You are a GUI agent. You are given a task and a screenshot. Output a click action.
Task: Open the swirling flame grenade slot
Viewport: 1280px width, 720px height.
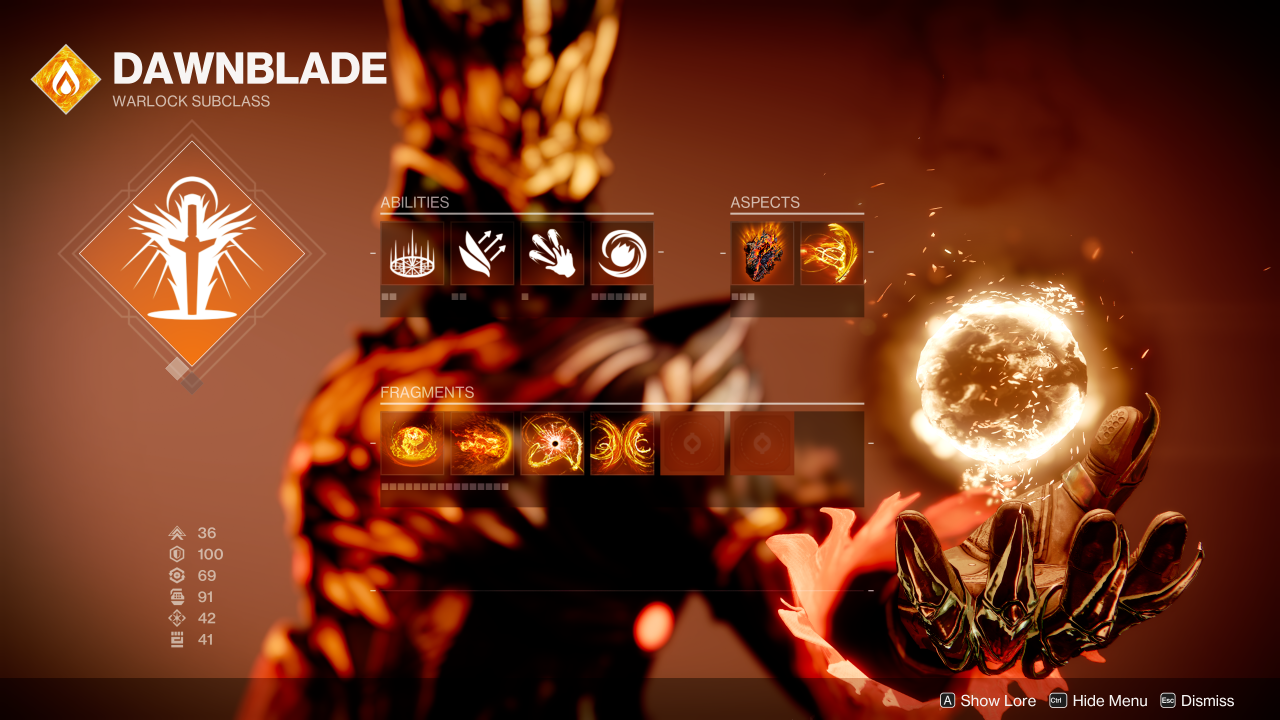622,254
